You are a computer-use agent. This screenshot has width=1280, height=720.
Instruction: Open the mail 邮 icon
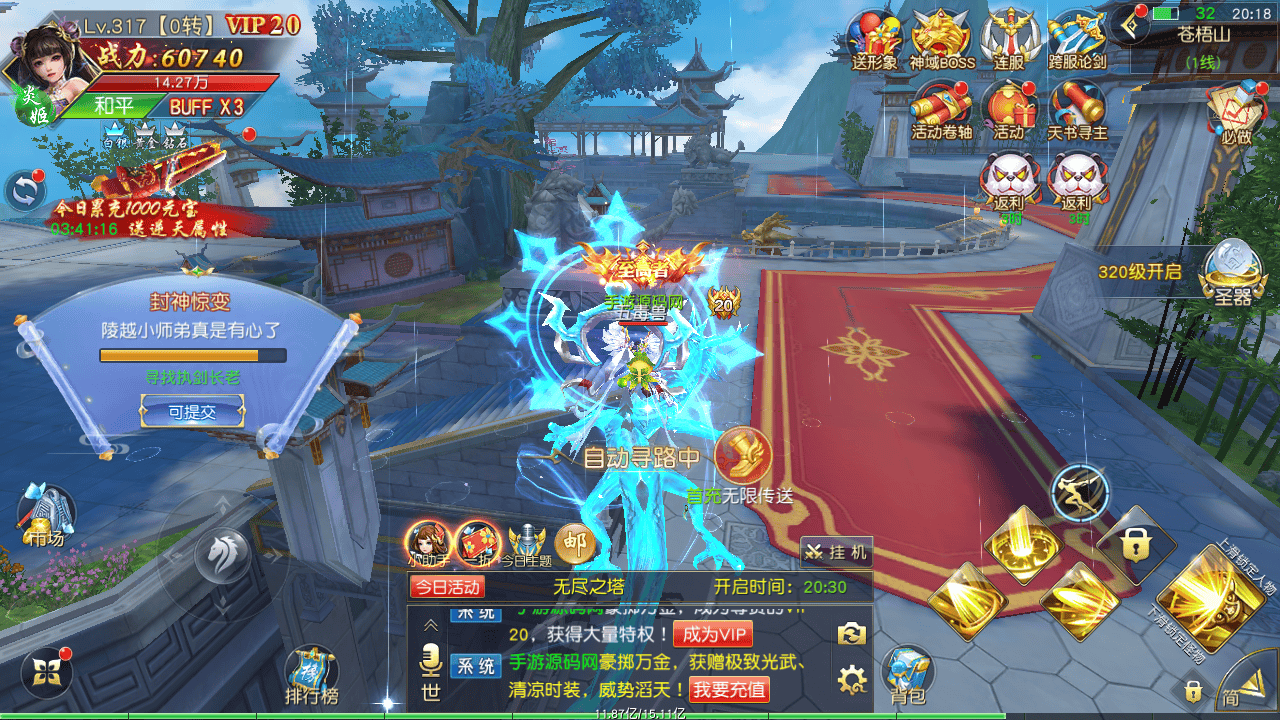pos(574,543)
